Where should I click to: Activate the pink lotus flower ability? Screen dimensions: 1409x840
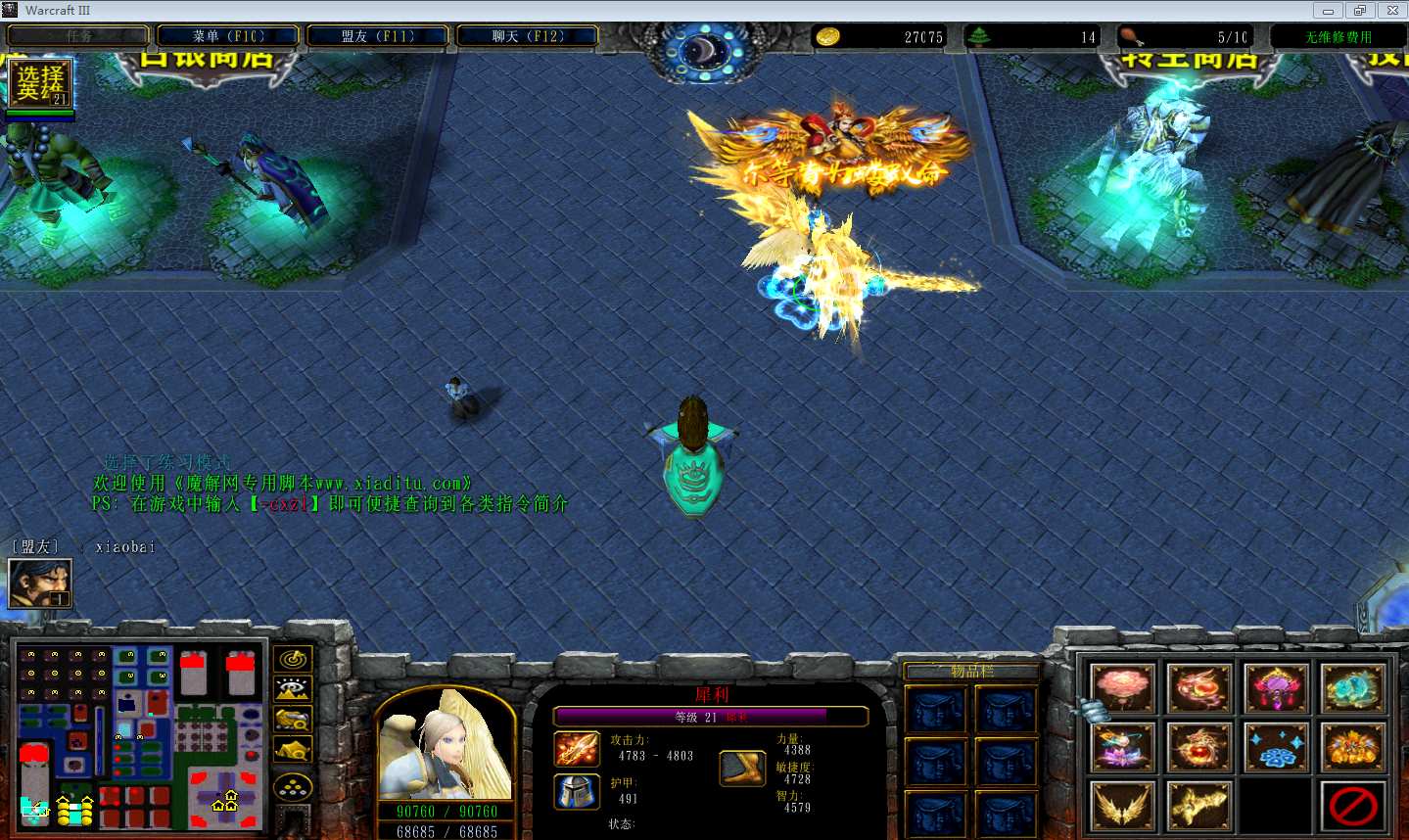(x=1123, y=687)
